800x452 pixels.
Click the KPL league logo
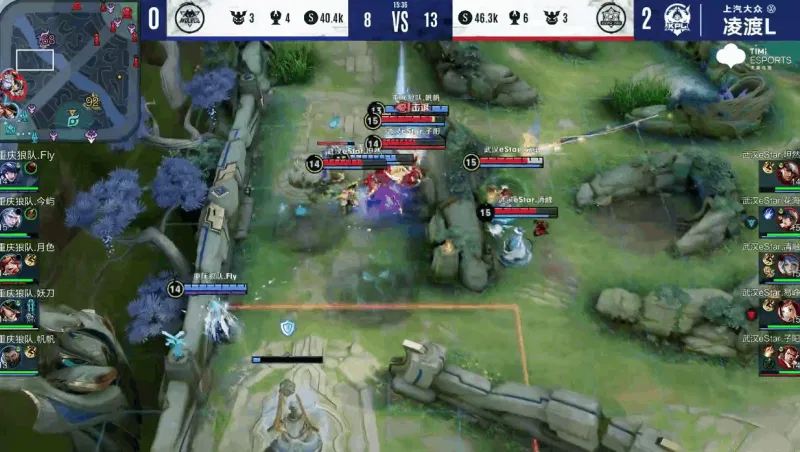[678, 19]
